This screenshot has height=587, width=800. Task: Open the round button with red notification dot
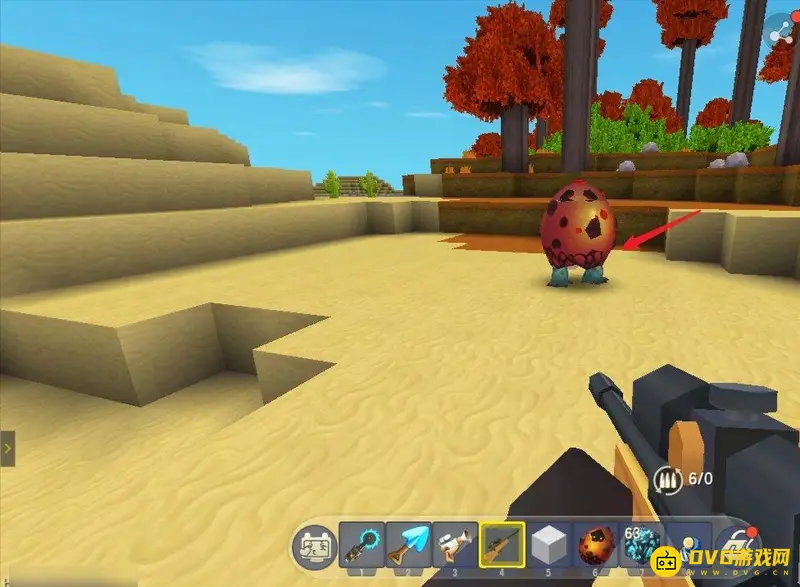(738, 549)
